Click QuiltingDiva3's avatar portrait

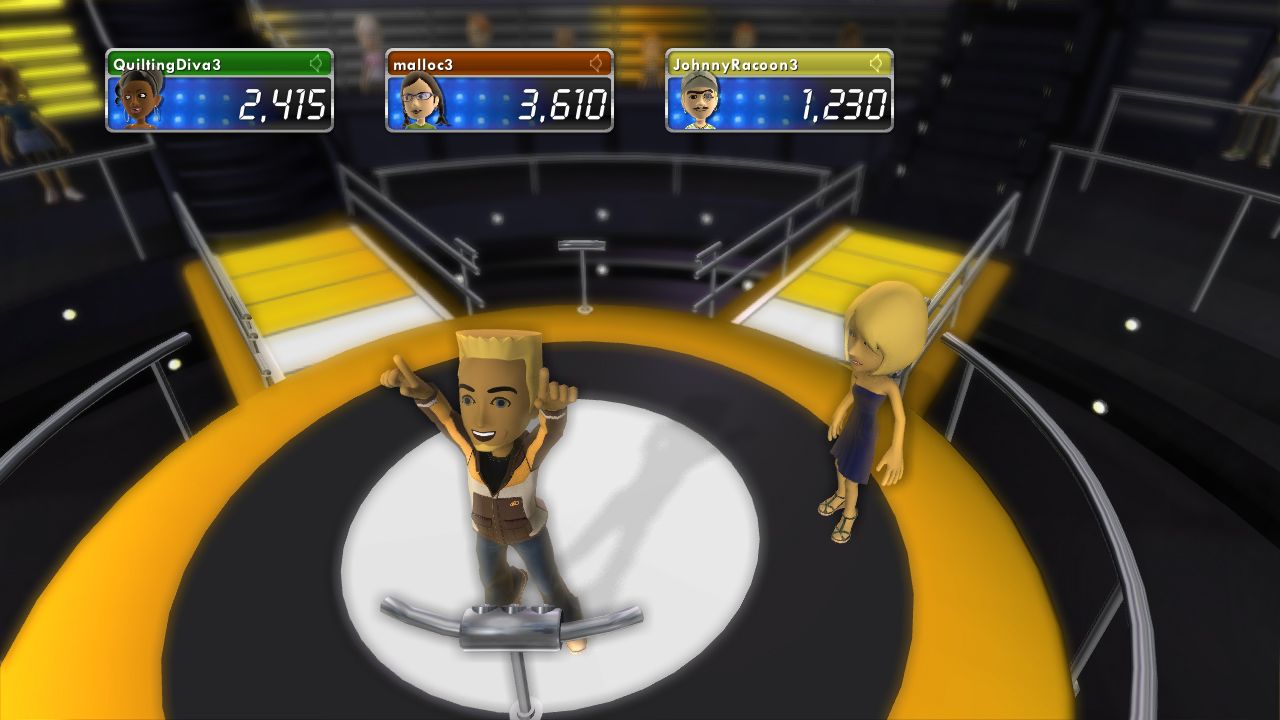click(x=138, y=102)
